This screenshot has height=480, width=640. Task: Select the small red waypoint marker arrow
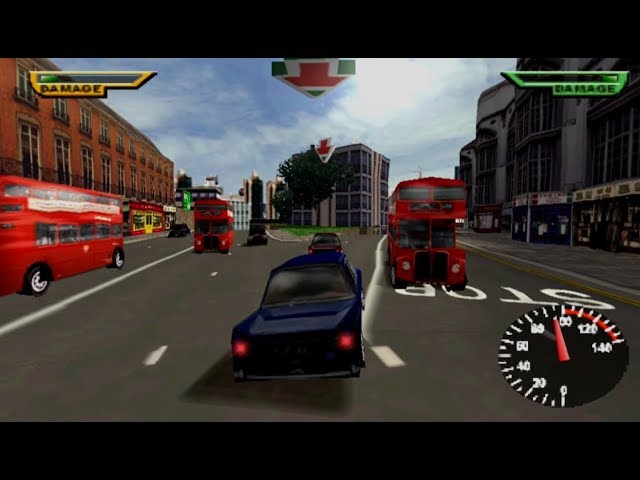point(324,150)
